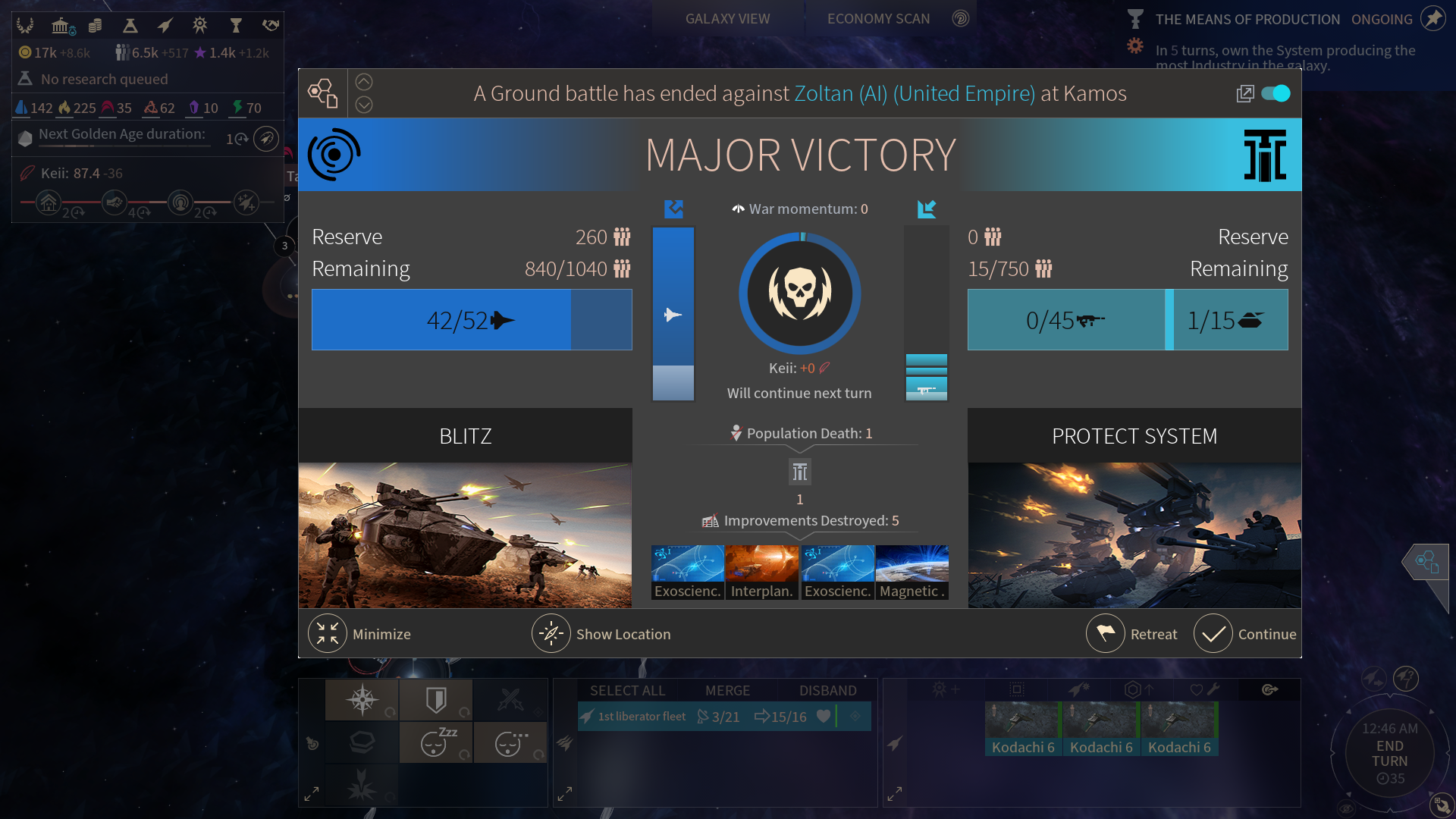This screenshot has width=1456, height=819.
Task: Go to next notification with down arrow
Action: [x=364, y=105]
